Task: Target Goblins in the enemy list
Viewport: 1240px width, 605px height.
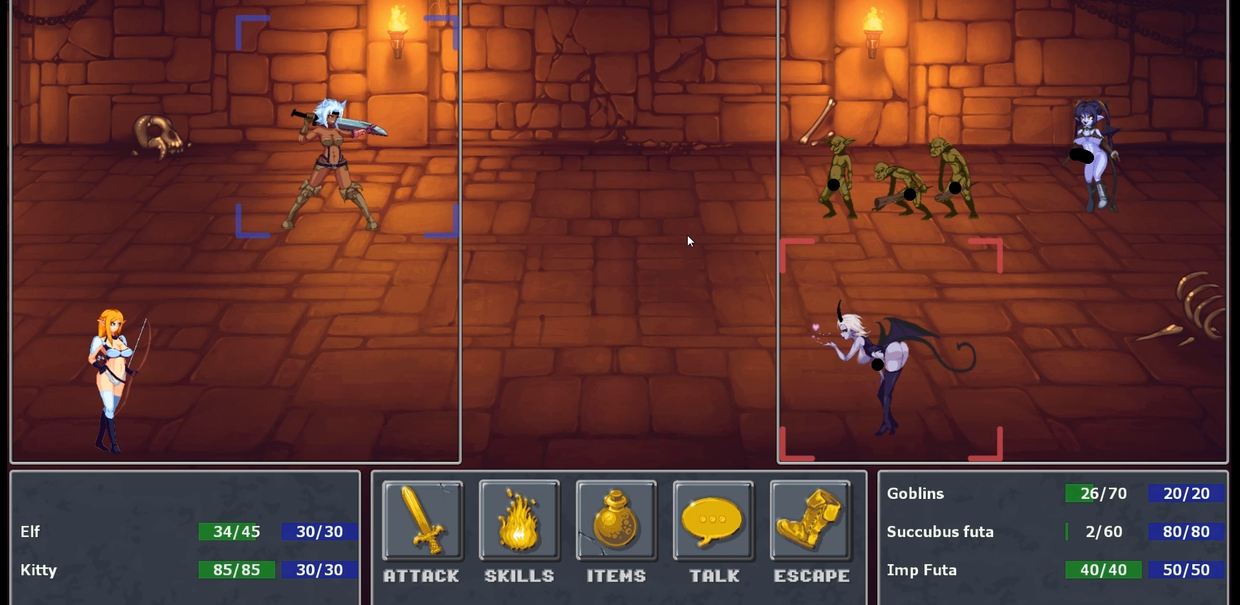Action: [x=915, y=494]
